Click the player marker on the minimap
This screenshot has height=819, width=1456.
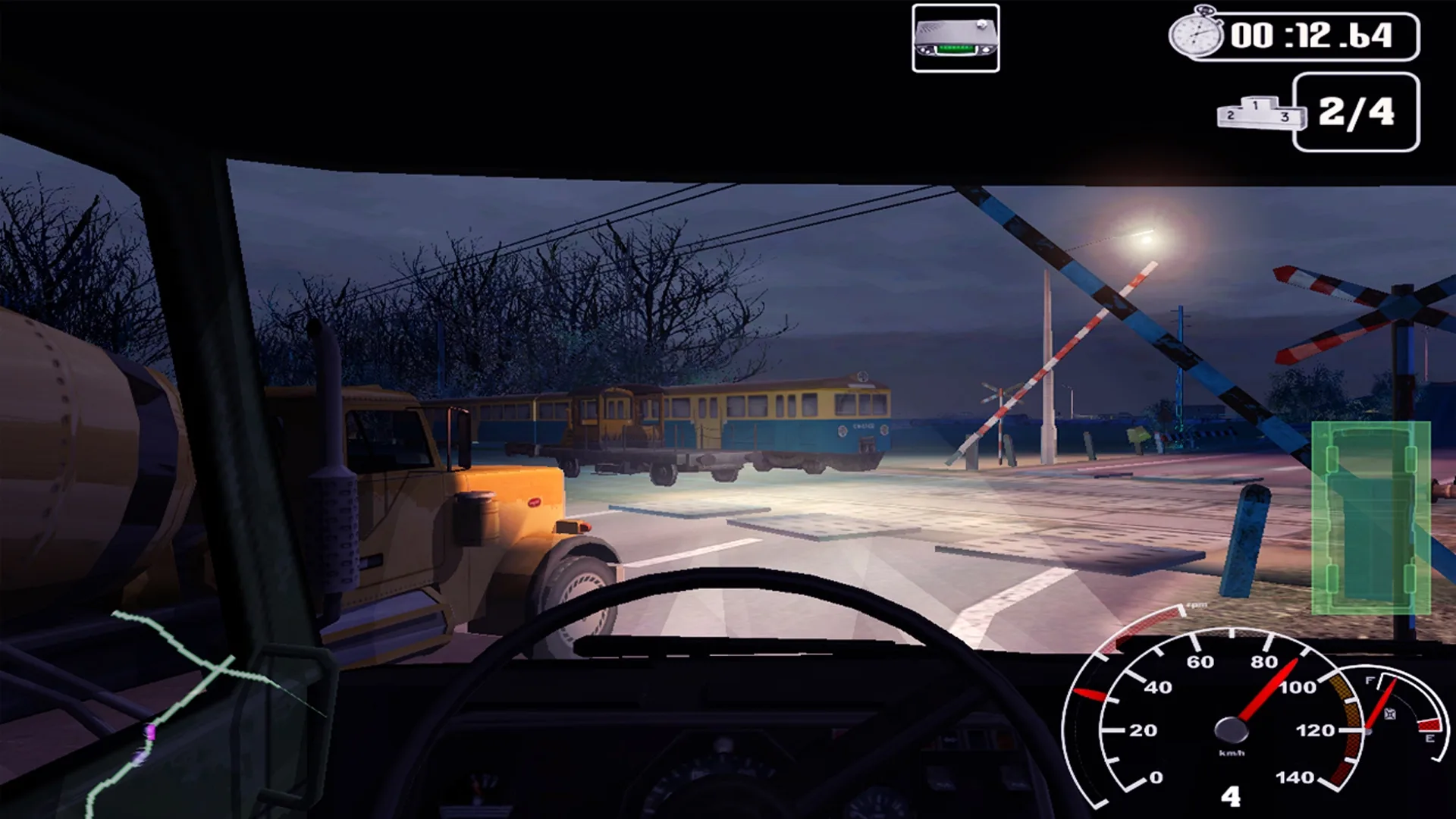pos(152,732)
